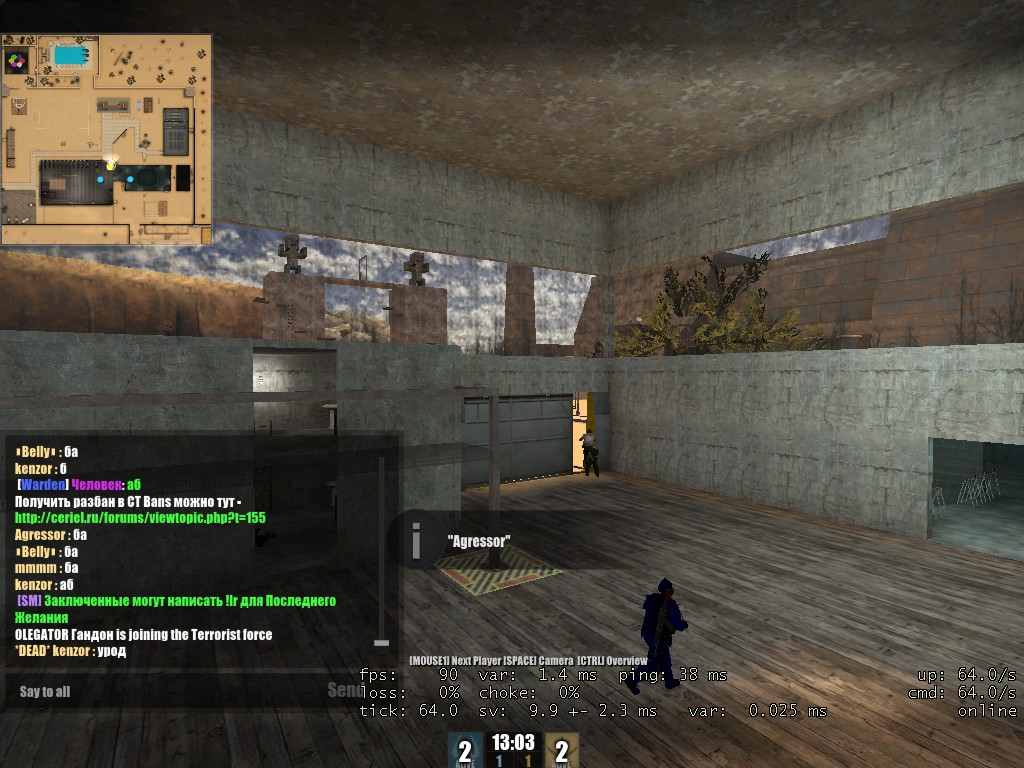The image size is (1024, 768).
Task: Click the overview minimap
Action: click(x=106, y=139)
